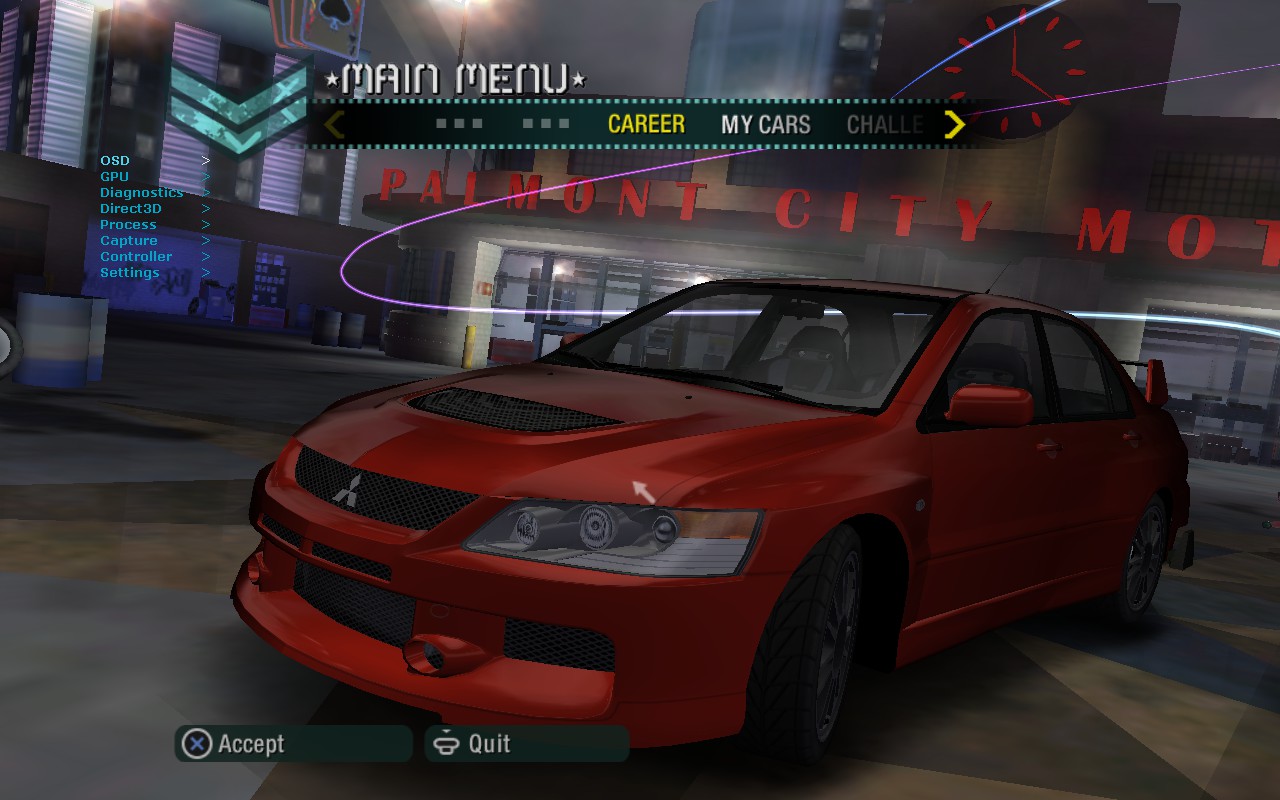Select the CAREER menu entry

coord(646,124)
